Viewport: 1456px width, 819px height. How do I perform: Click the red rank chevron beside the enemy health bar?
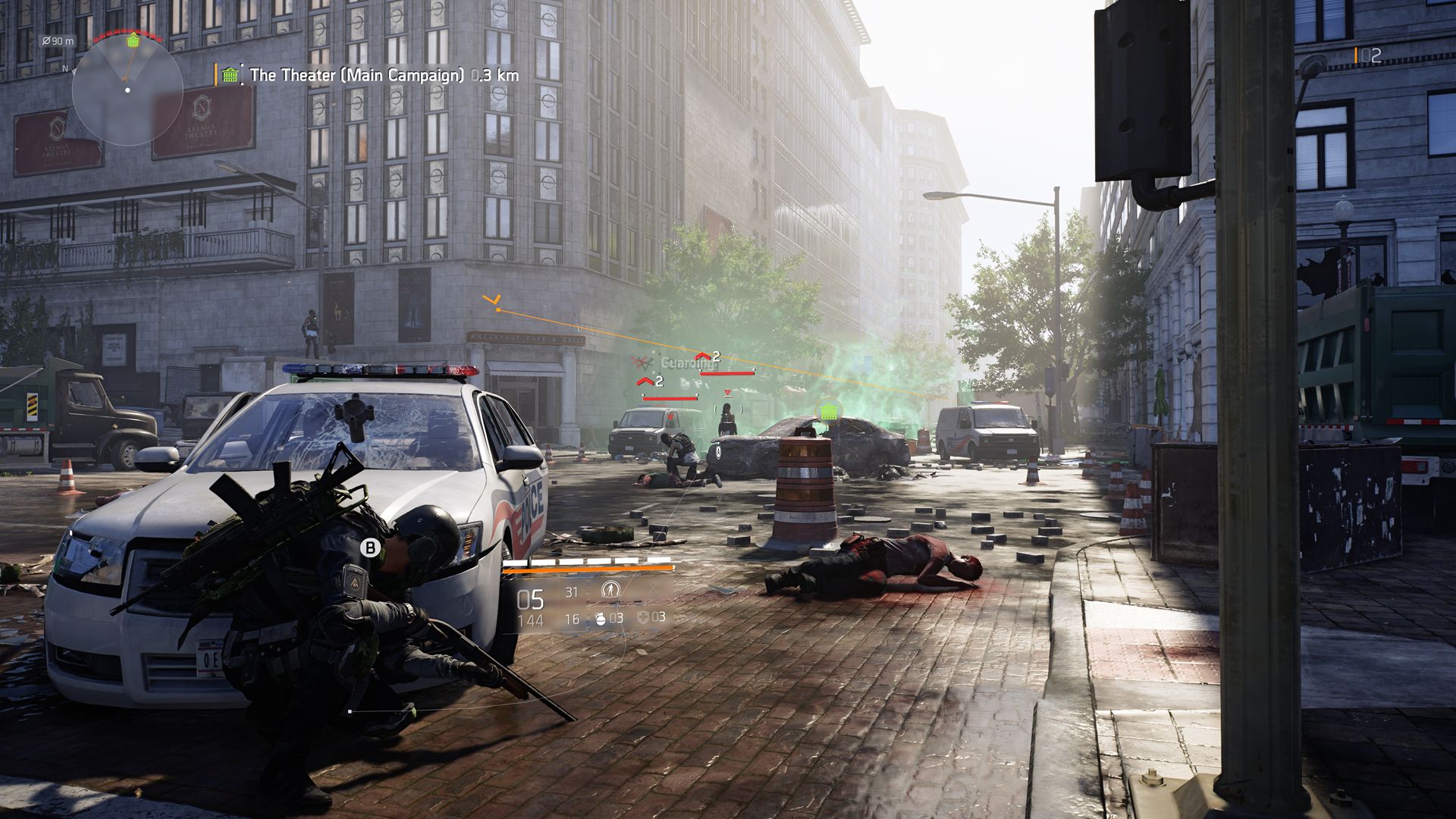coord(704,356)
